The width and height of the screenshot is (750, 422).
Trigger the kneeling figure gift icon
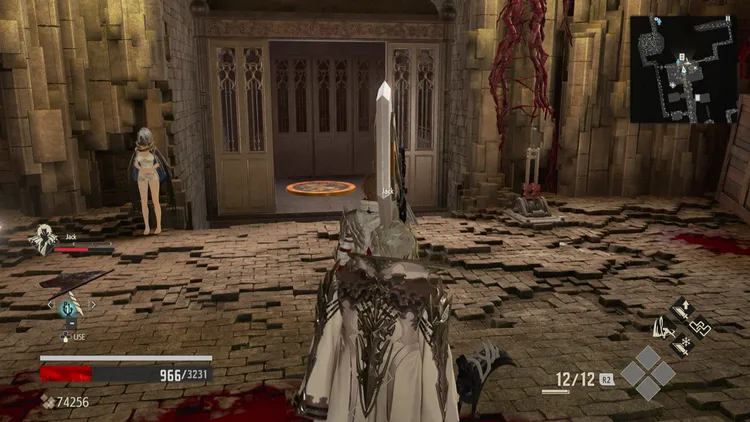click(663, 326)
